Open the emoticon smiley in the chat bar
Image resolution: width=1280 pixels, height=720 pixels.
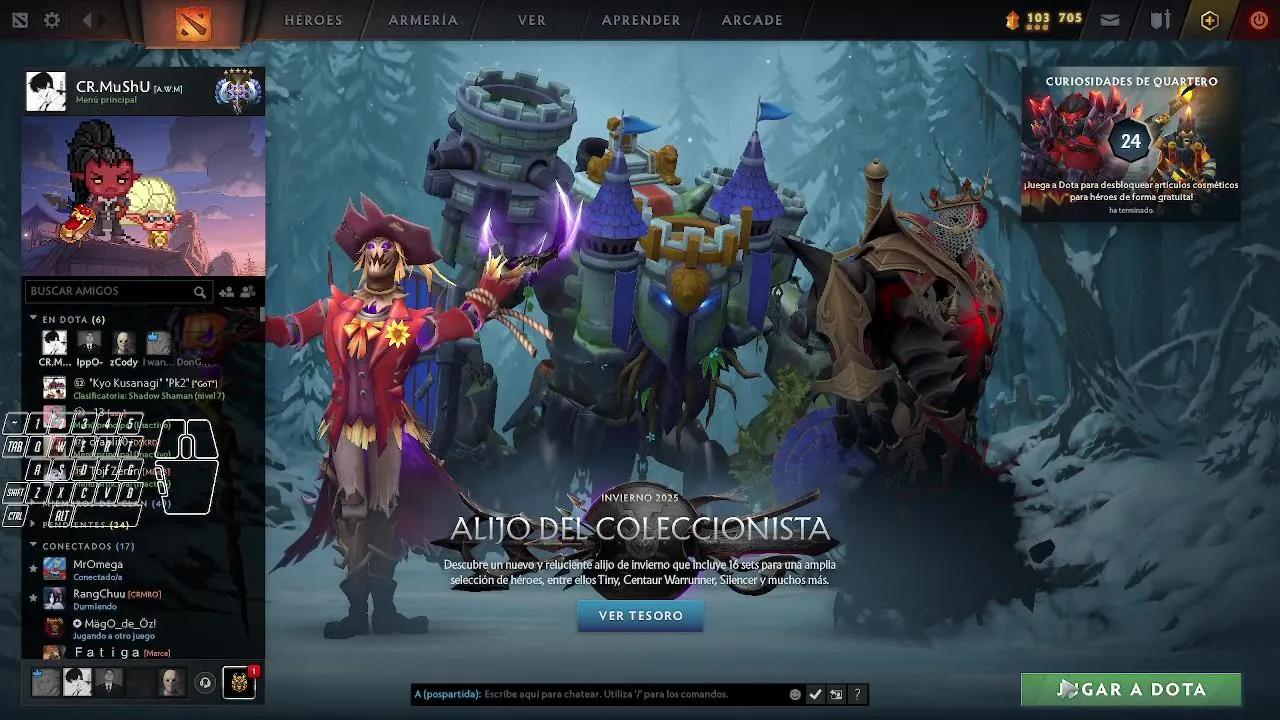pos(795,694)
